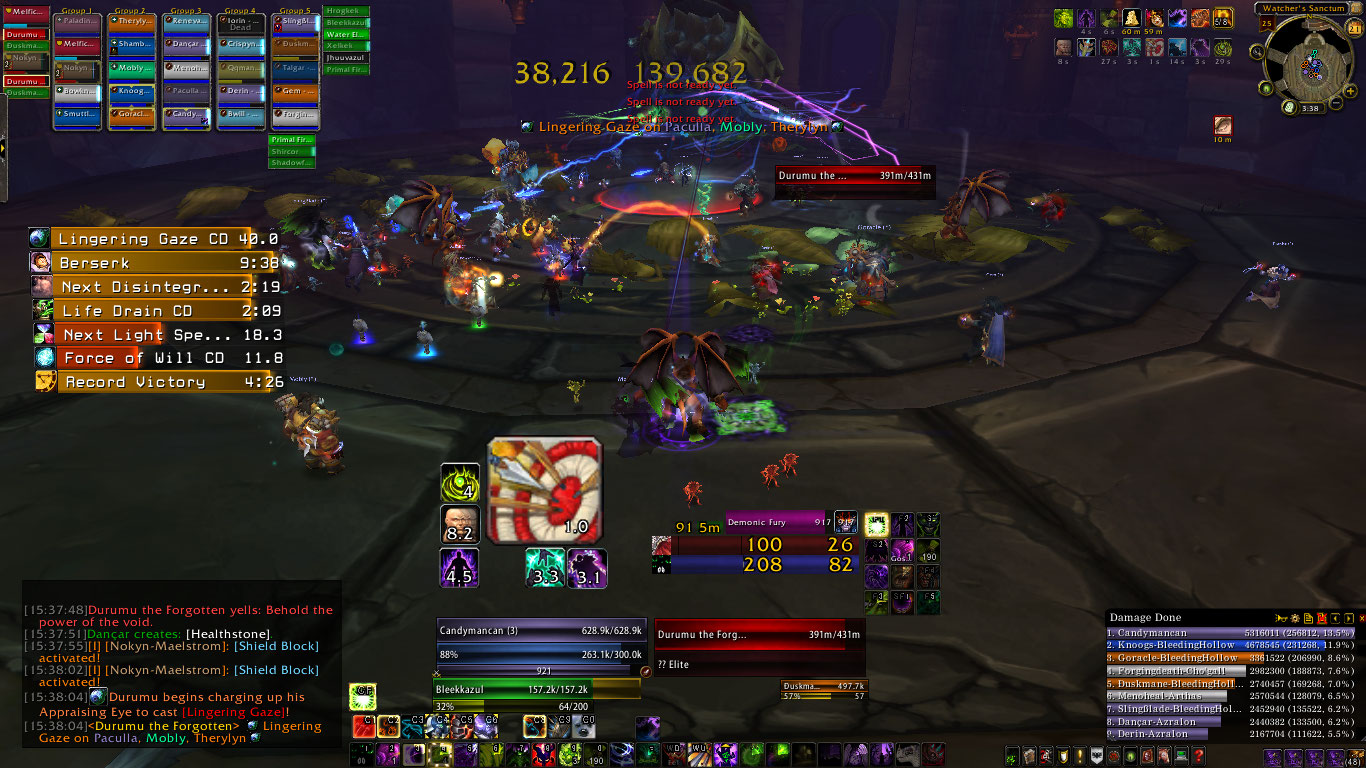
Task: Select the Lingering Gaze CD timer bar
Action: (x=153, y=239)
